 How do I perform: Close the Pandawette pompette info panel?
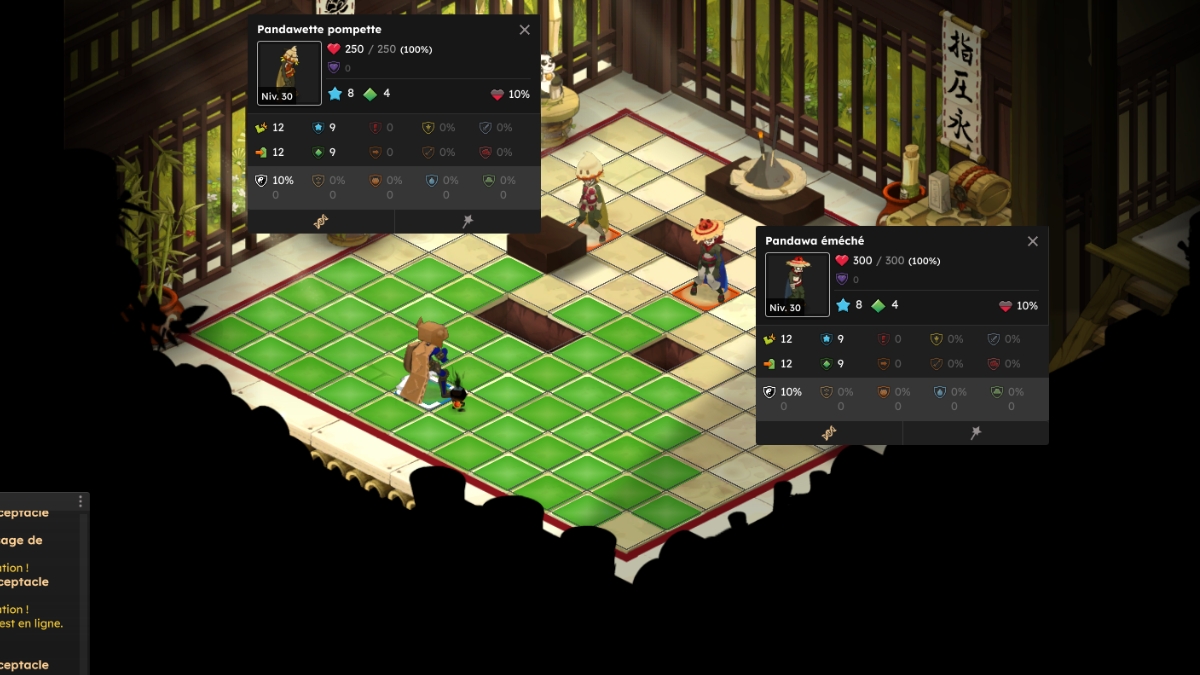[x=525, y=30]
